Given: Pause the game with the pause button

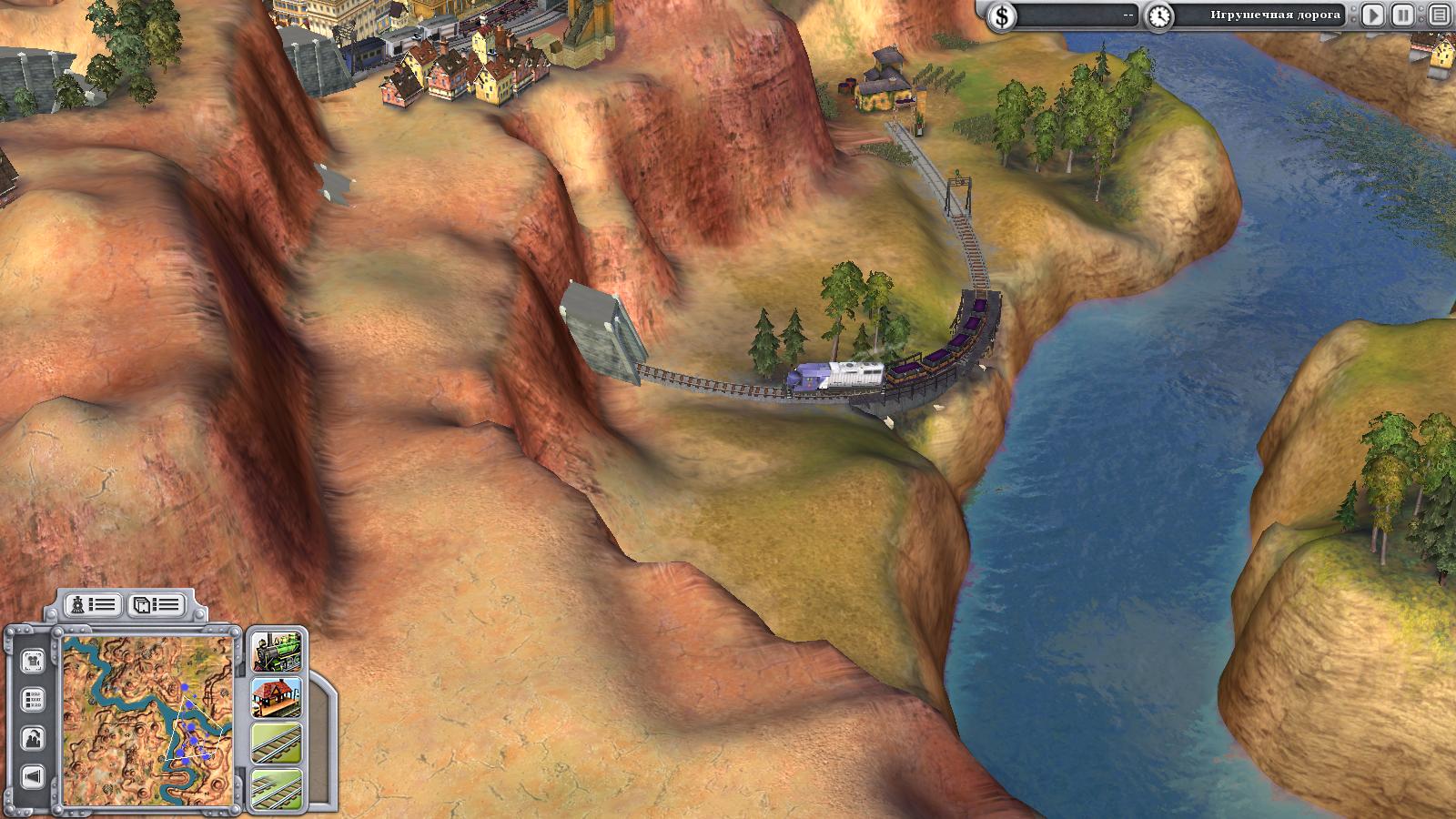Looking at the screenshot, I should [x=1404, y=15].
